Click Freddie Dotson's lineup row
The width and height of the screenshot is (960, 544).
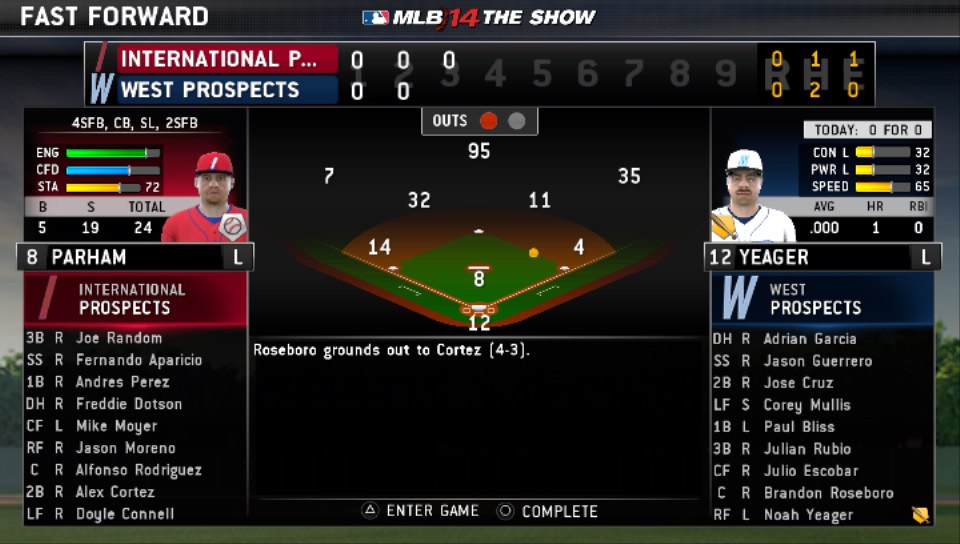[x=128, y=404]
